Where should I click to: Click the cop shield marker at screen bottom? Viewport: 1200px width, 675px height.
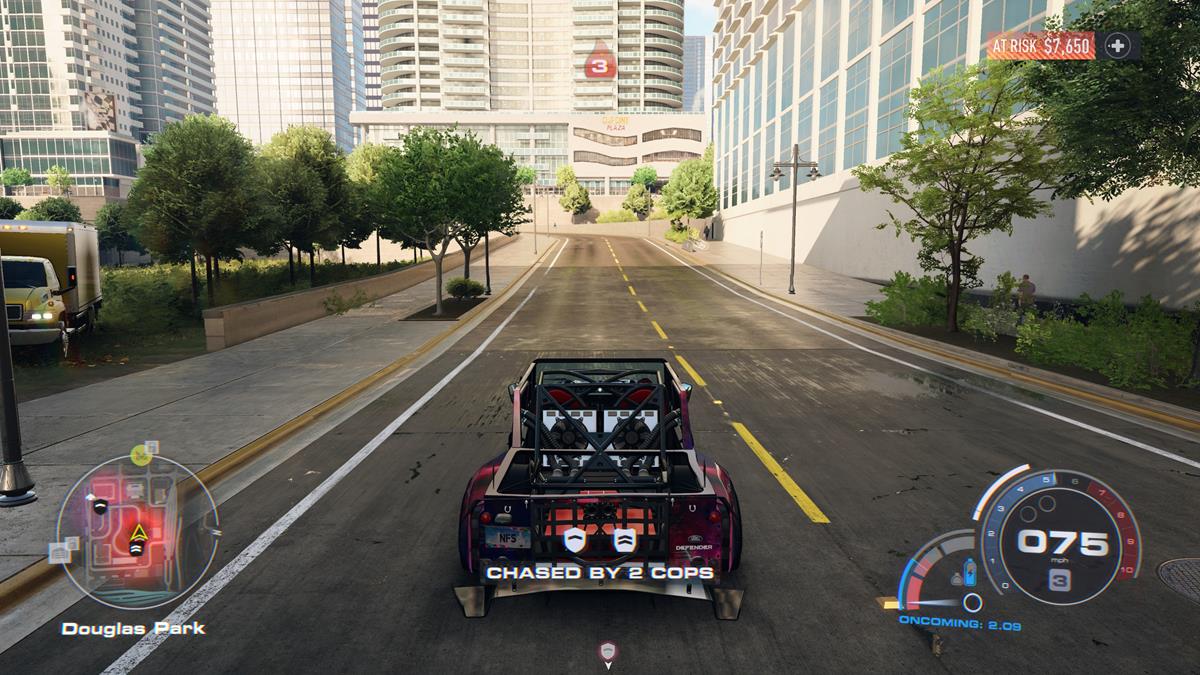608,652
